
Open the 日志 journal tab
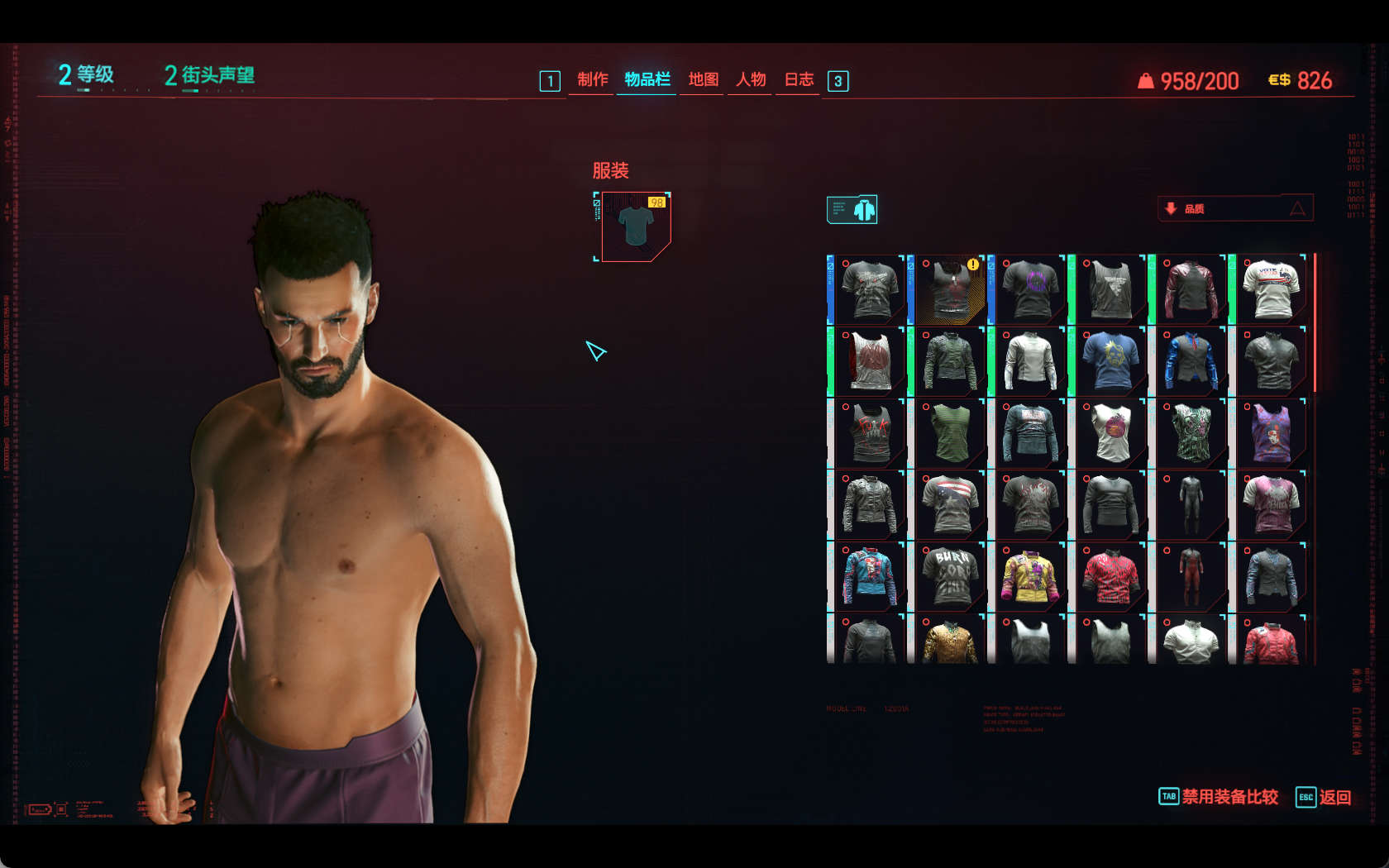click(x=799, y=79)
